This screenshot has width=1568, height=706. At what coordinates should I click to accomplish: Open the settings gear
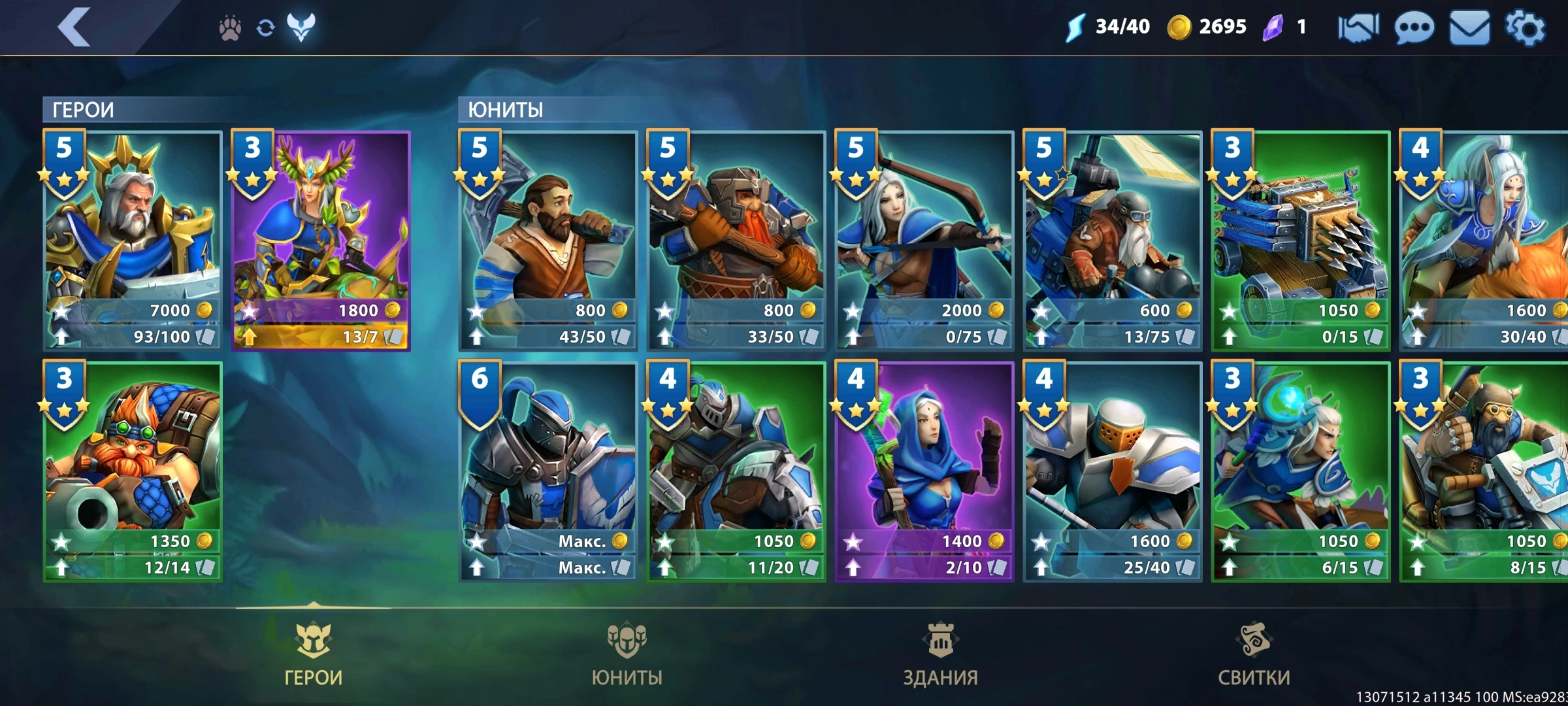1526,27
